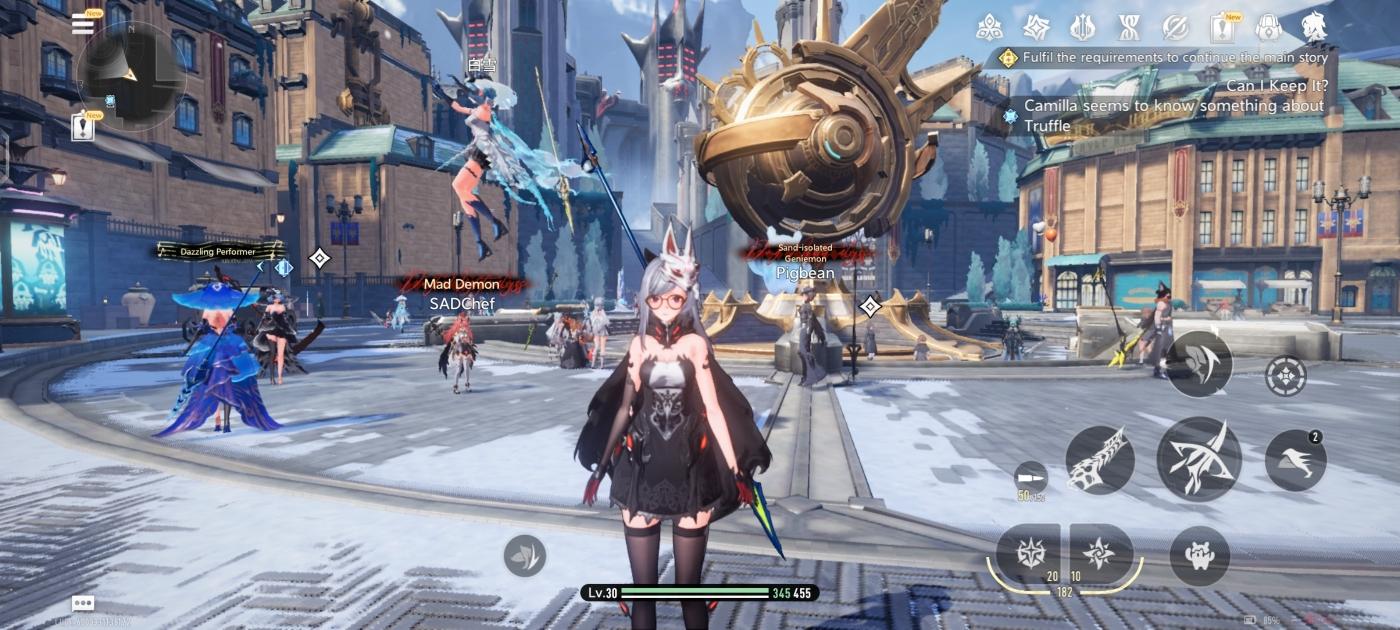
Task: Open the circular minimap
Action: click(x=131, y=72)
